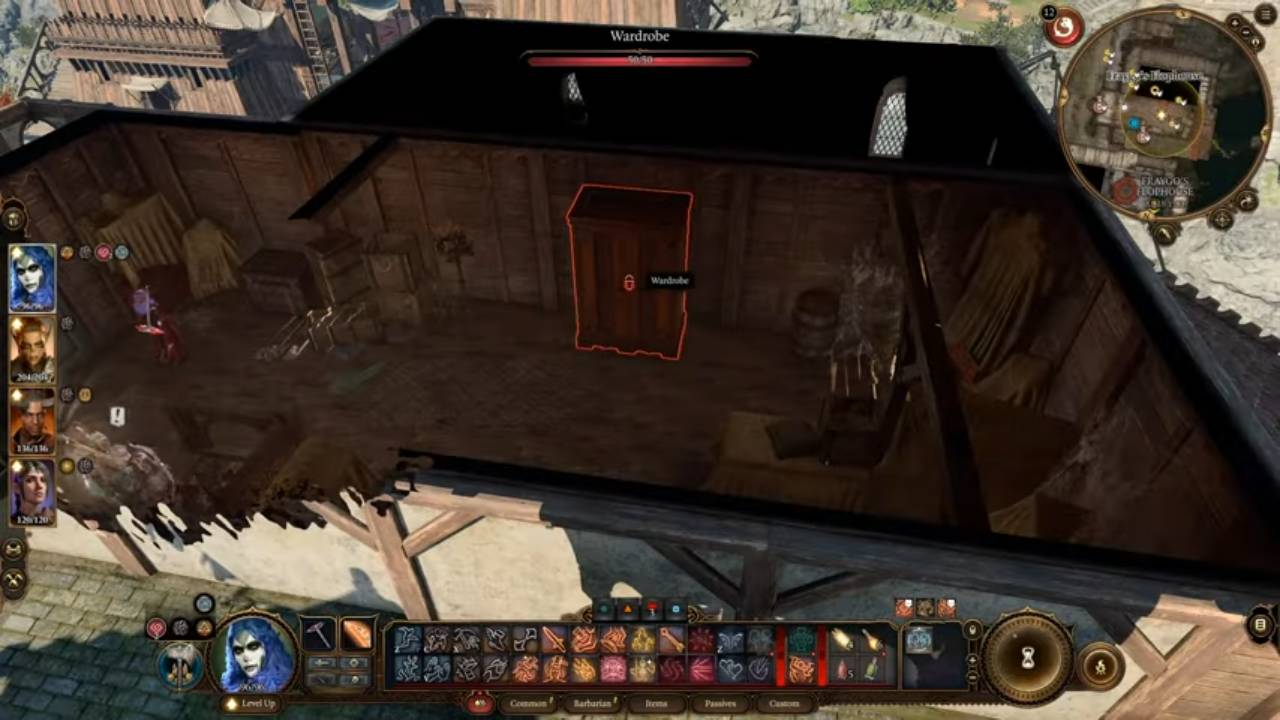Switch to the Common hotbar tab

[527, 704]
